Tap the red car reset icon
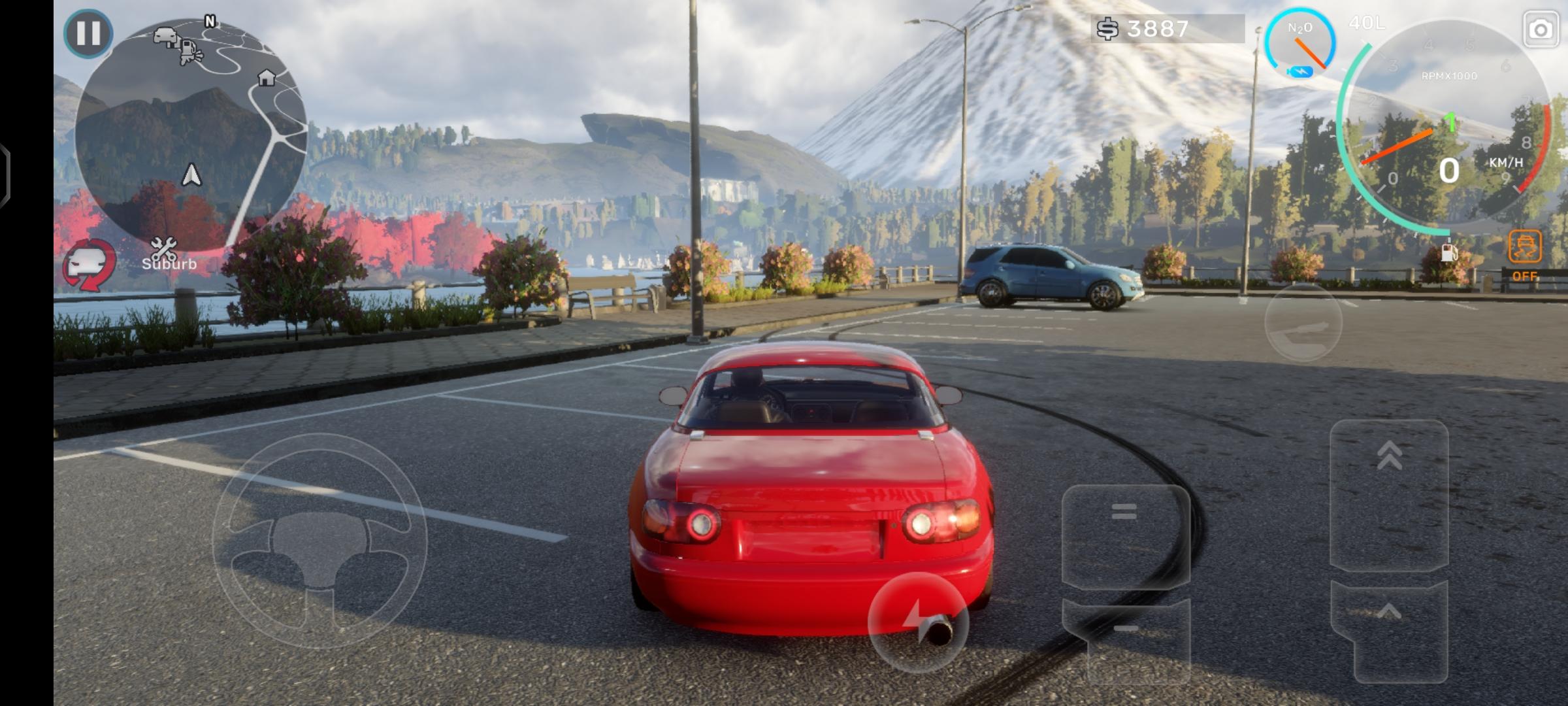Viewport: 1568px width, 706px height. [90, 265]
